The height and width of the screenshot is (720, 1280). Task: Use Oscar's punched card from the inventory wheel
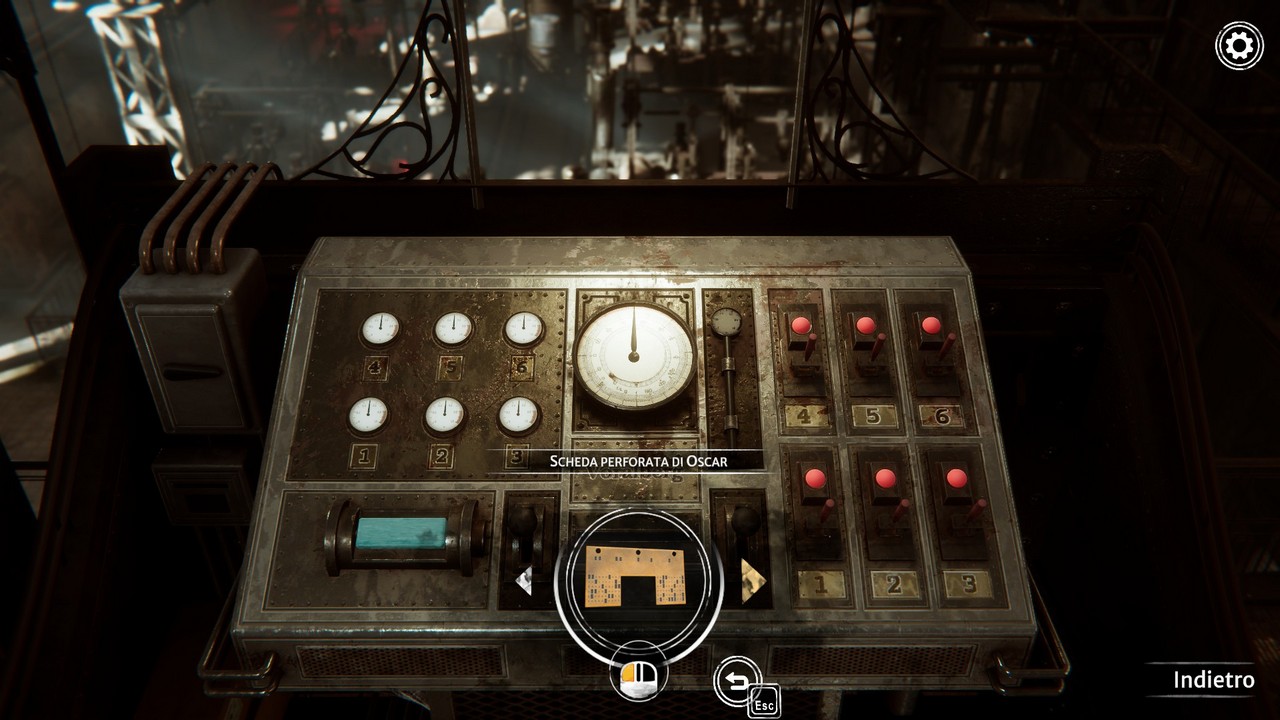(x=638, y=576)
